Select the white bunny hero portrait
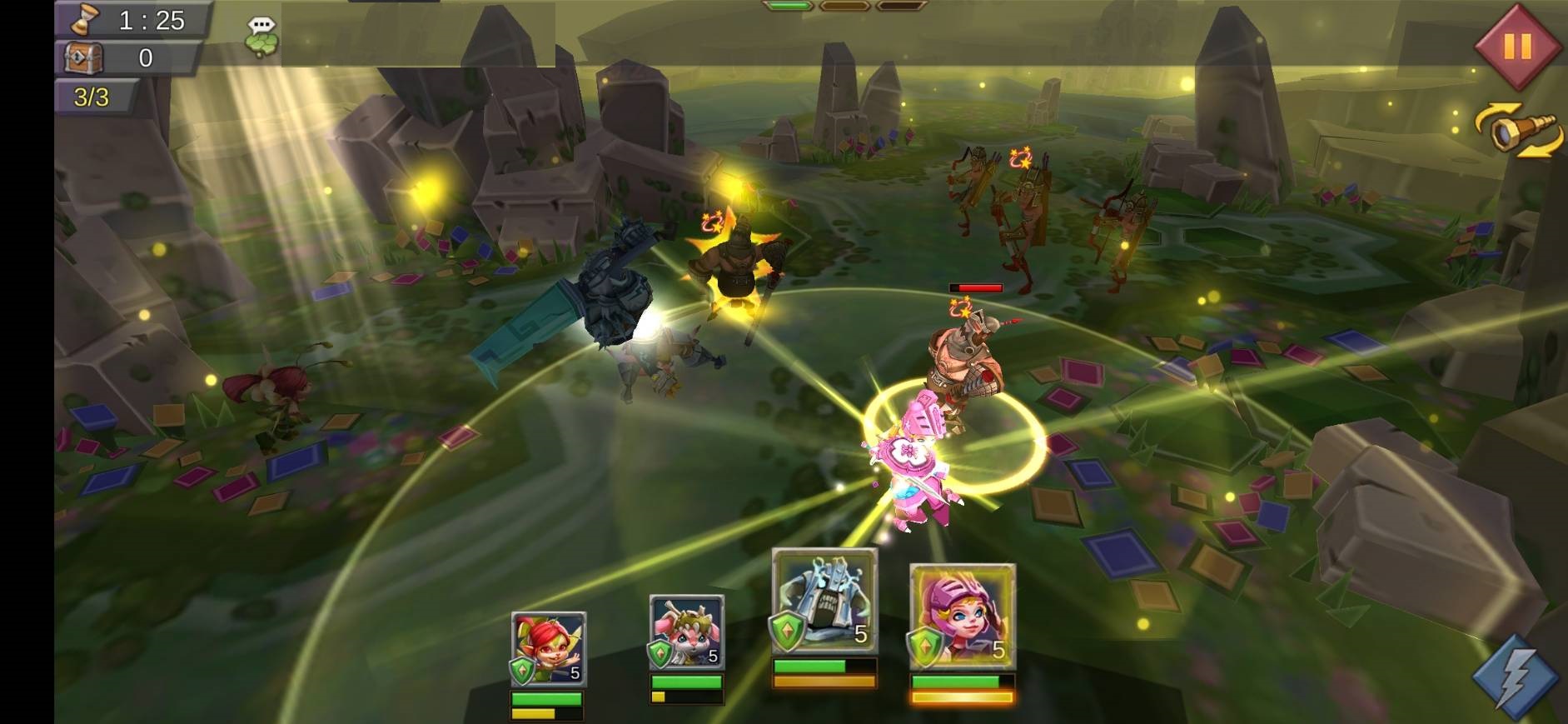This screenshot has width=1568, height=724. click(x=686, y=632)
